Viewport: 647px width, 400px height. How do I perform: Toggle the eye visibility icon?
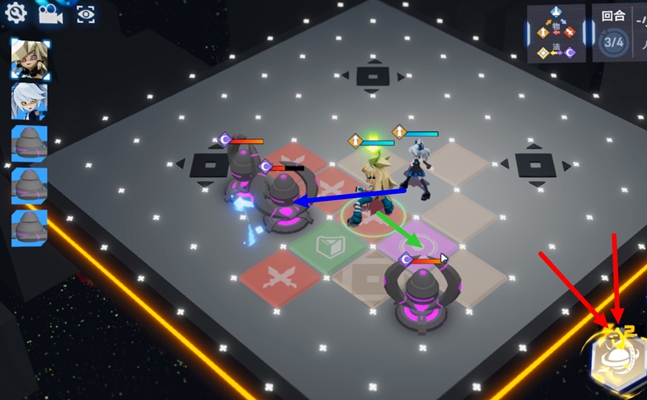point(85,14)
